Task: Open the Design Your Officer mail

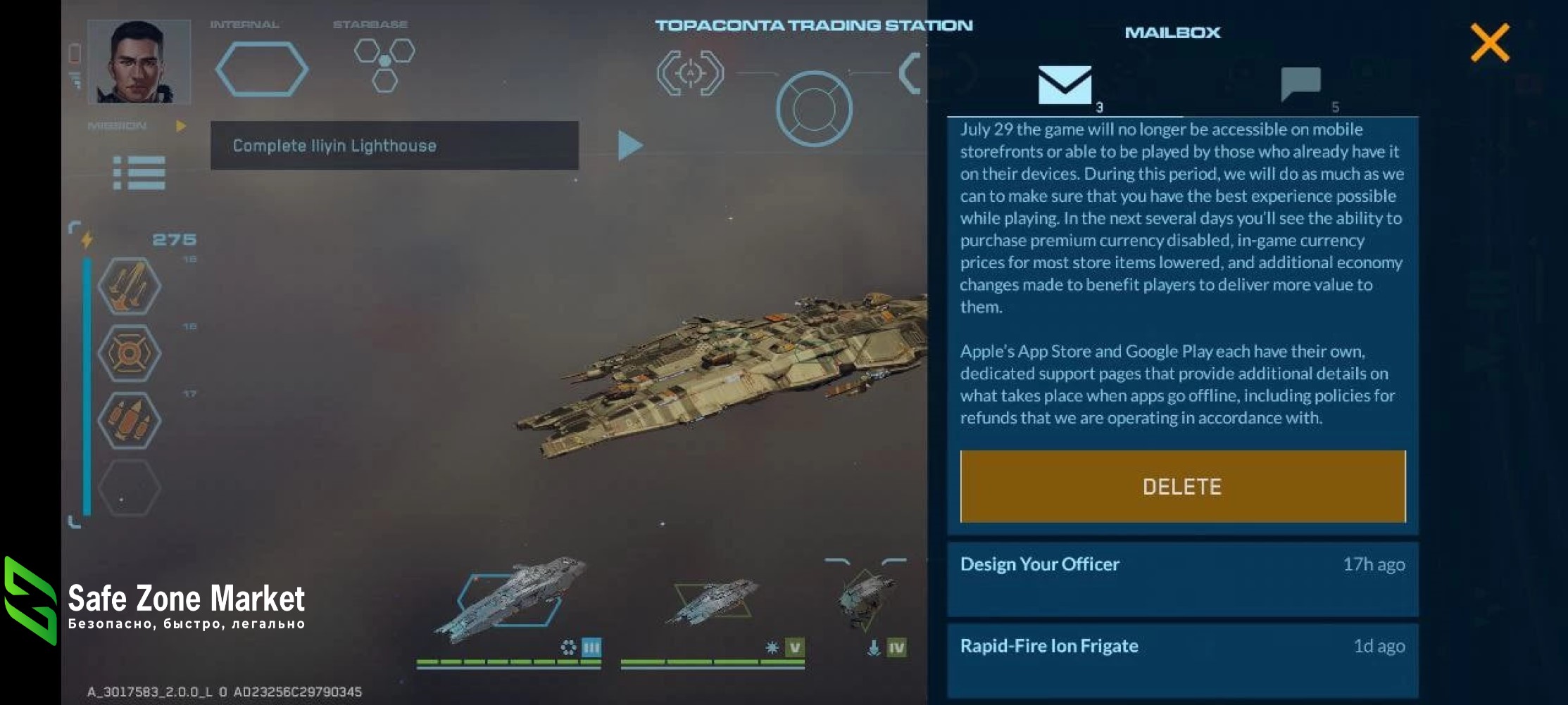Action: pos(1182,578)
